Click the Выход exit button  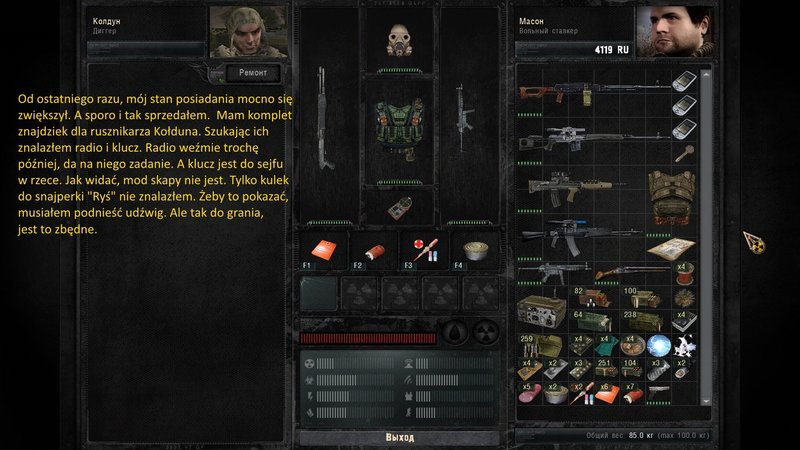[399, 438]
